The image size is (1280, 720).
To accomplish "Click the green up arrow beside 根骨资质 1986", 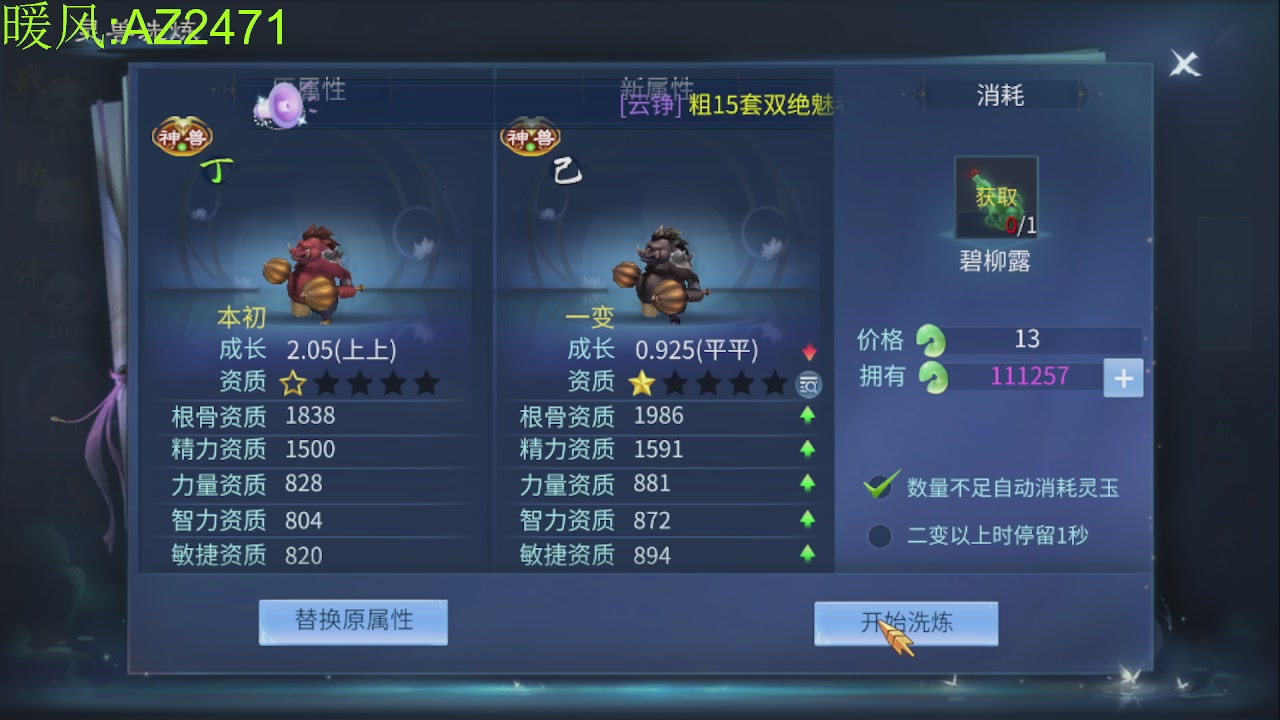I will point(810,416).
